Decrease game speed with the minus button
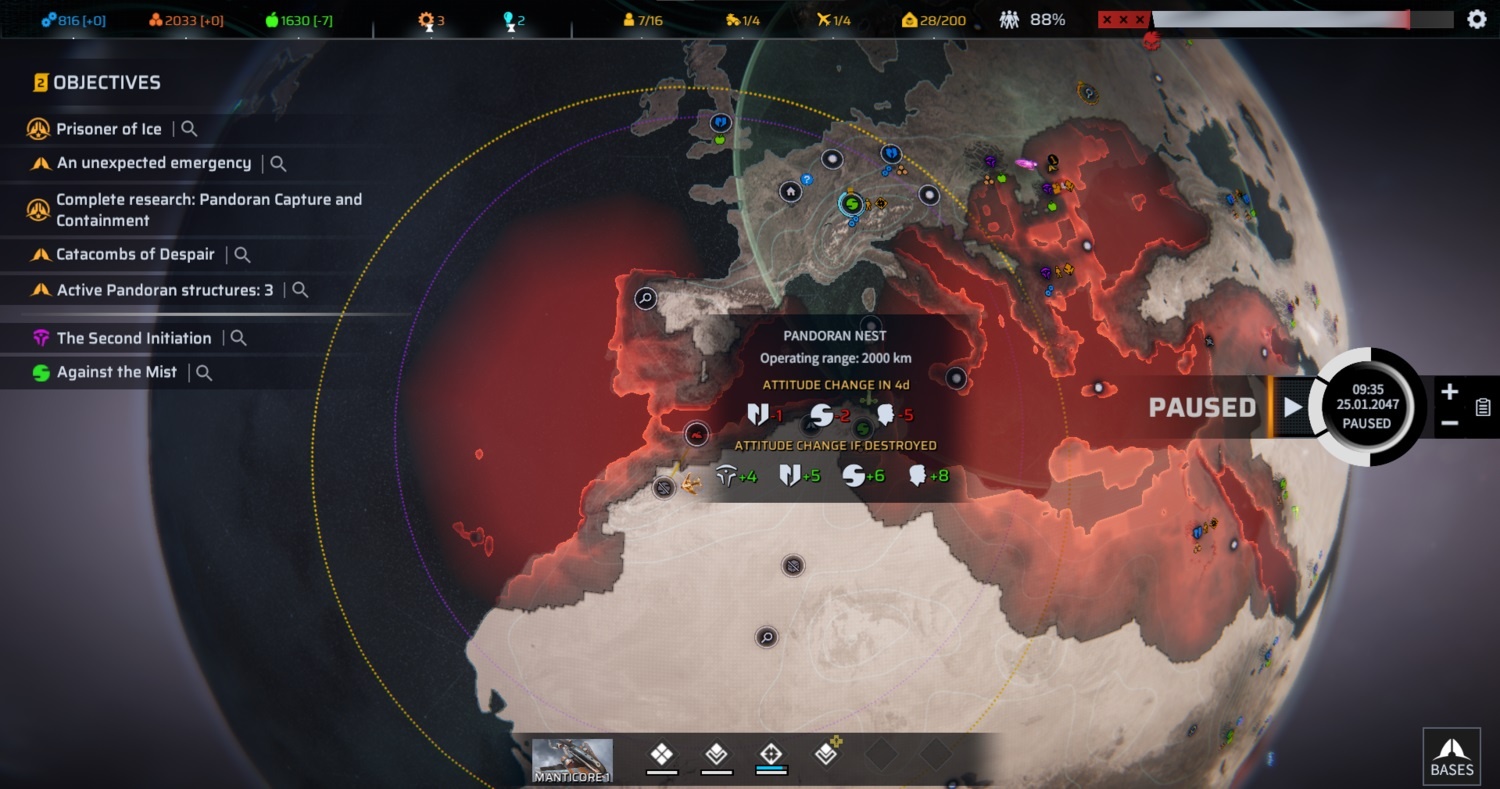1500x789 pixels. point(1450,423)
